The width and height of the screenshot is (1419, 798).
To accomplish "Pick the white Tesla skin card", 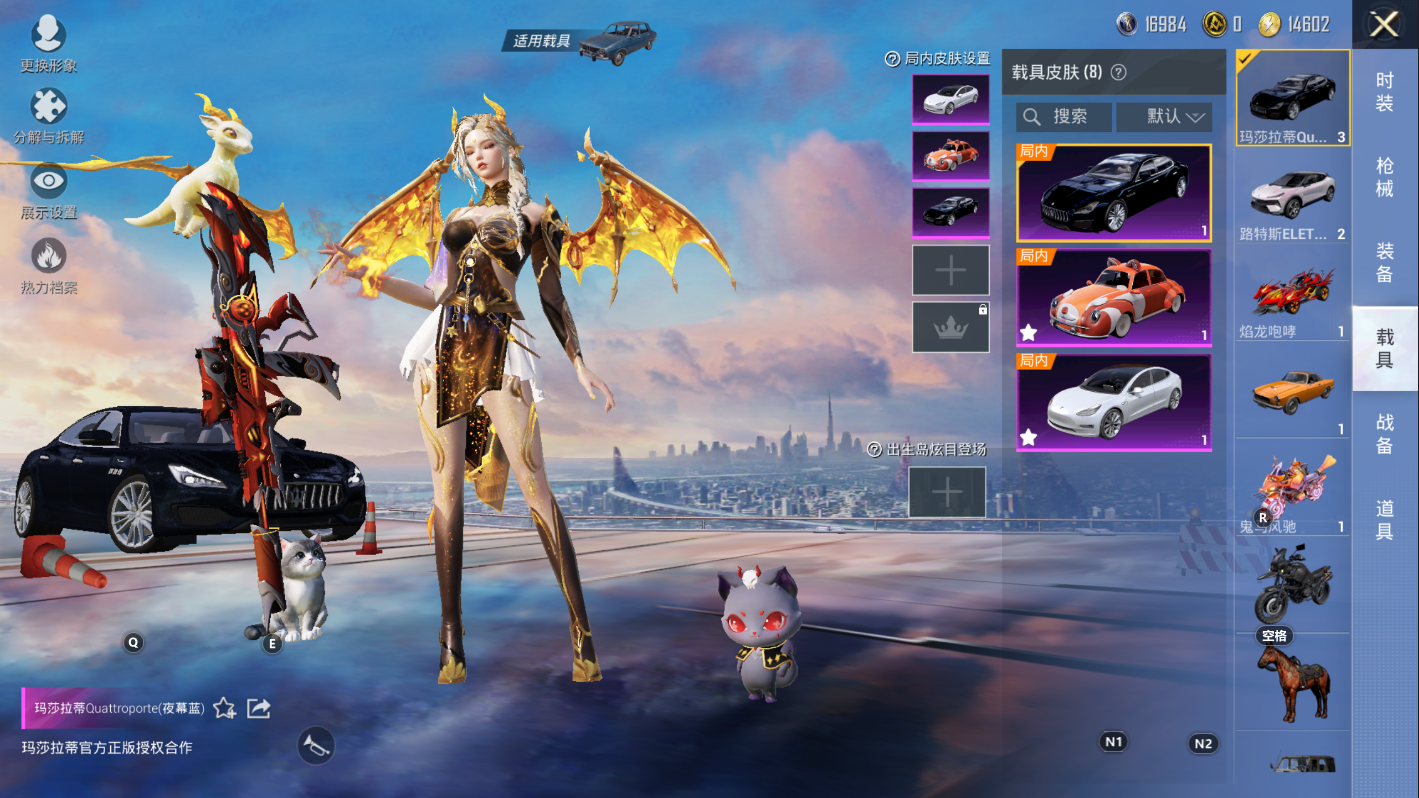I will click(x=1113, y=402).
